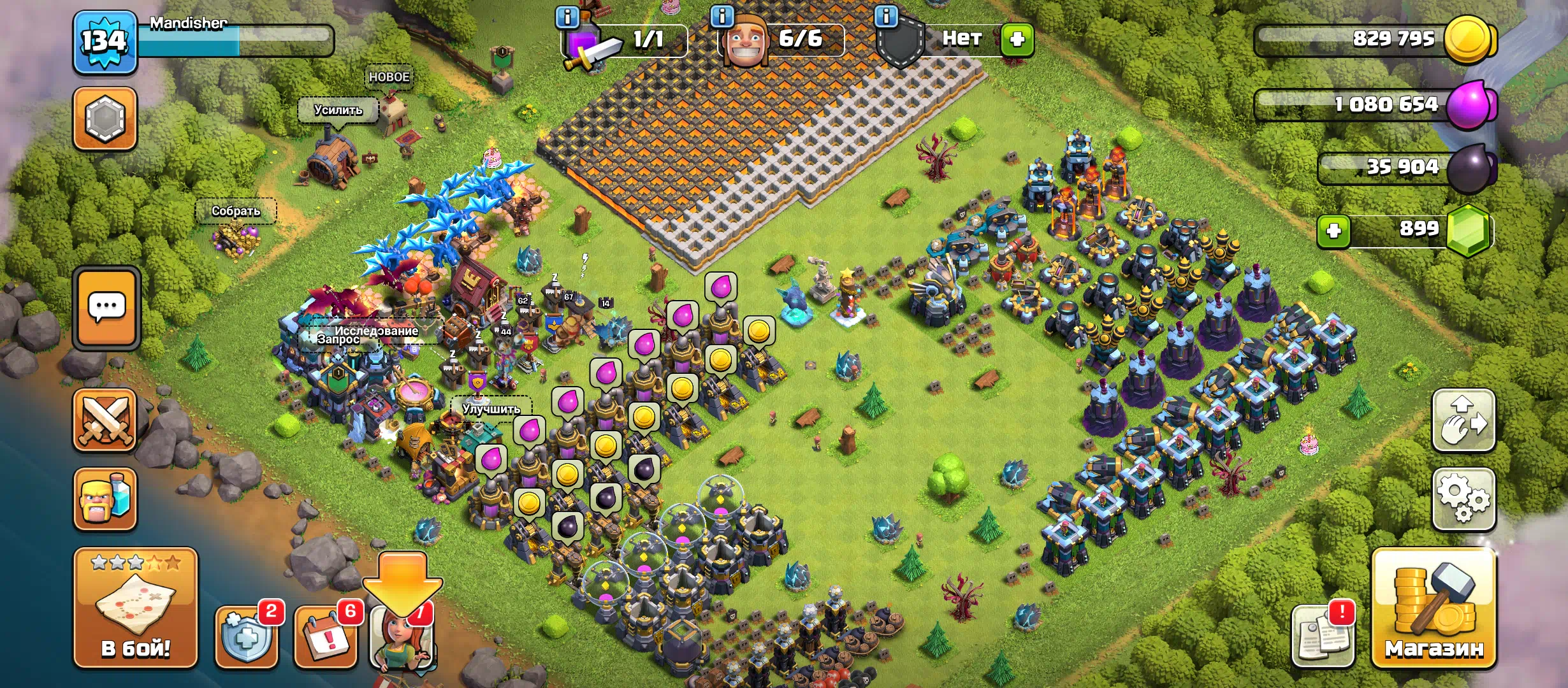Open the attack map "В бой!" button
The height and width of the screenshot is (688, 1568).
pyautogui.click(x=135, y=608)
